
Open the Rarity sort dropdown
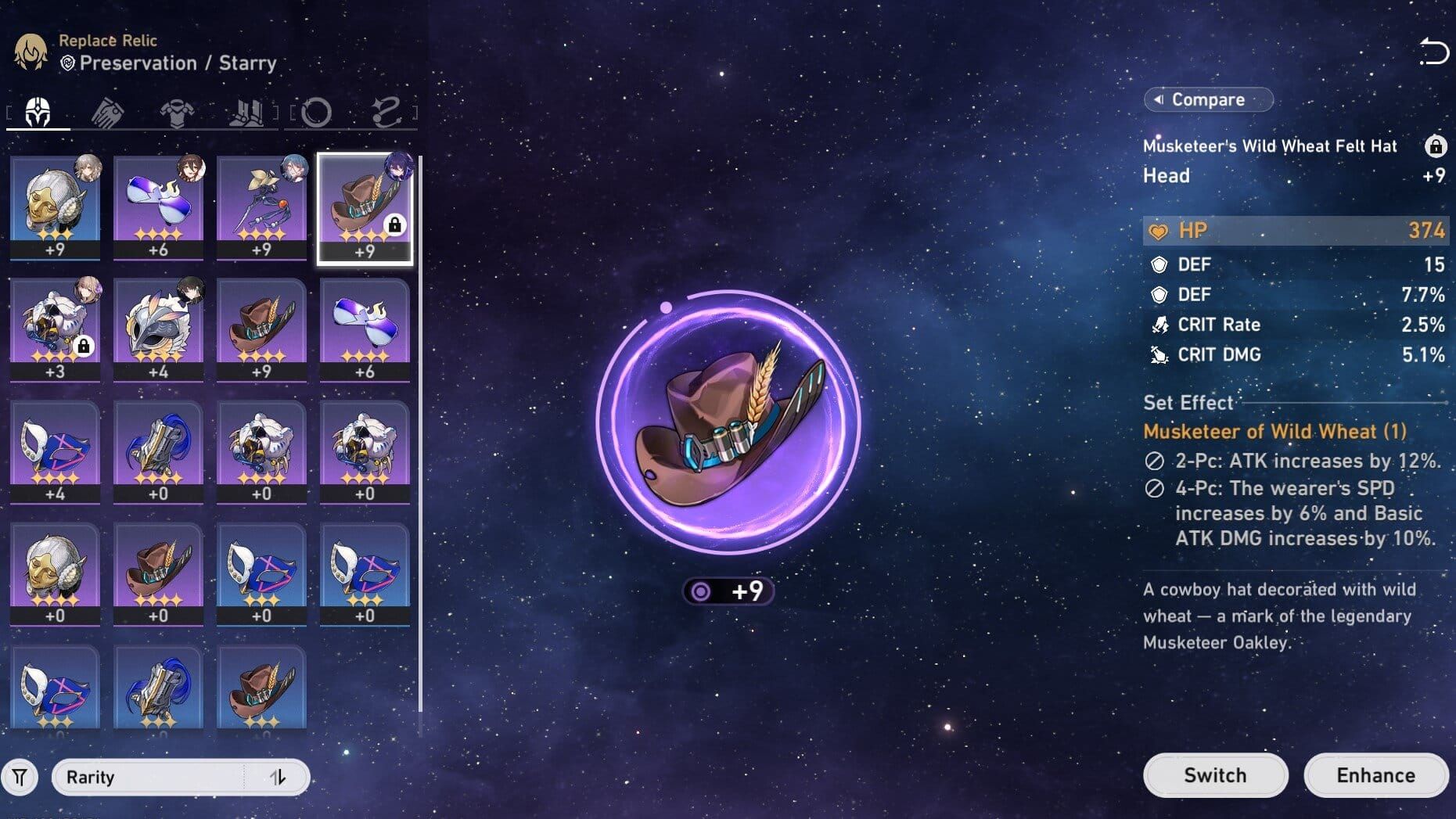pos(149,778)
